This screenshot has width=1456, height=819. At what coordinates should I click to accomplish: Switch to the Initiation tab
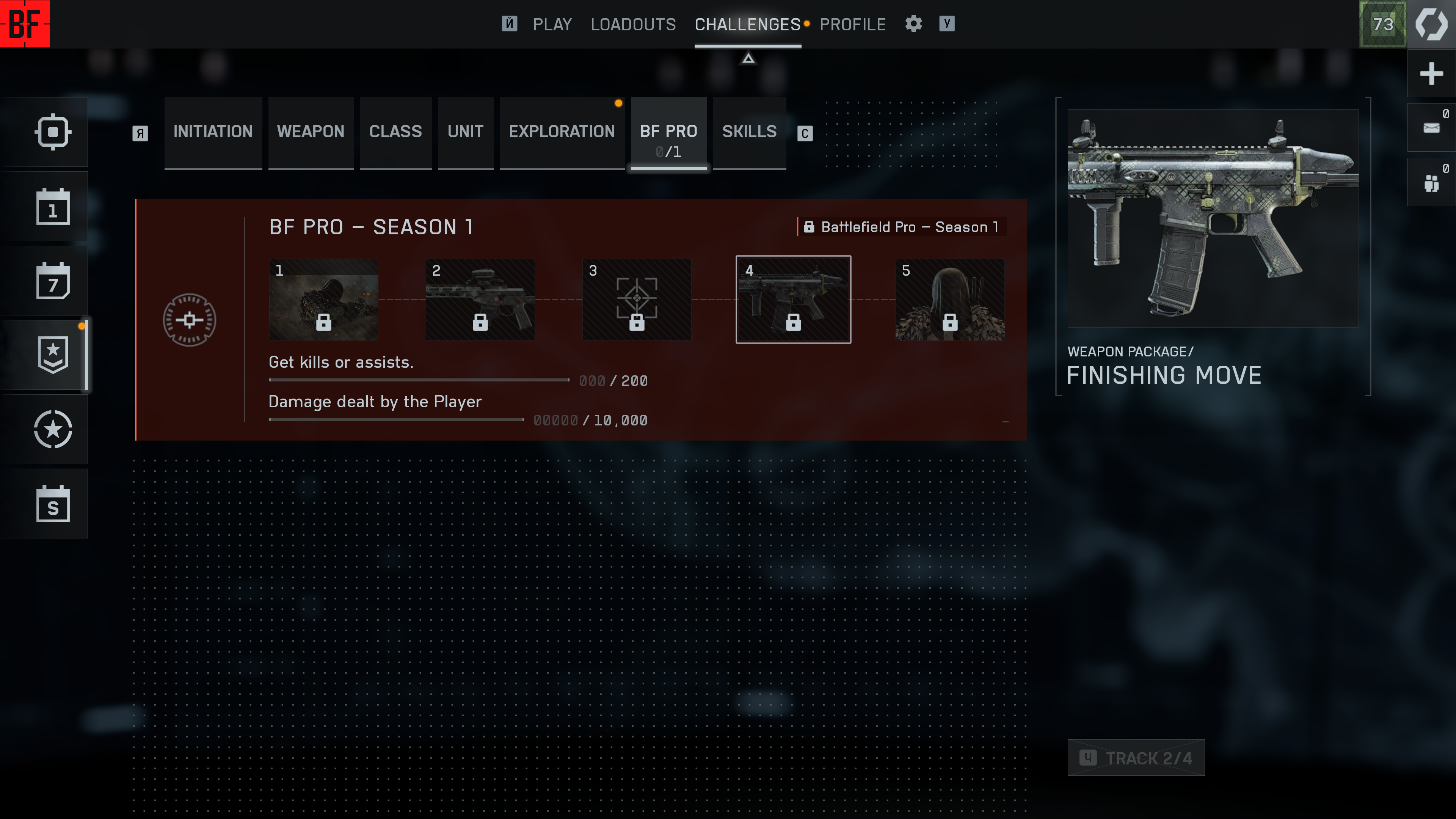(212, 132)
